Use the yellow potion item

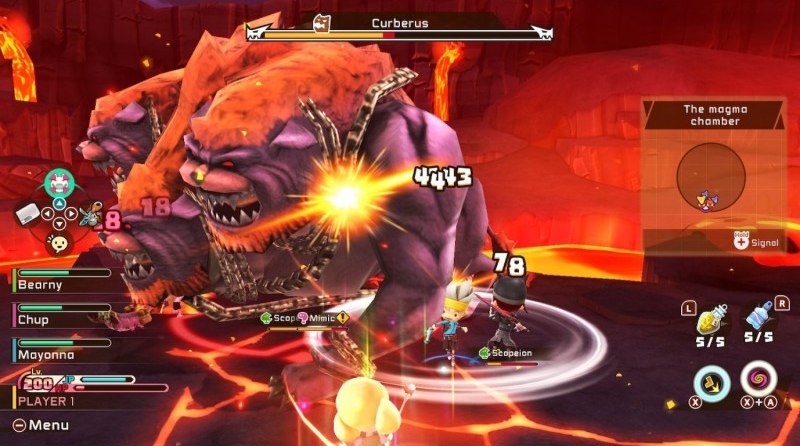pos(711,319)
